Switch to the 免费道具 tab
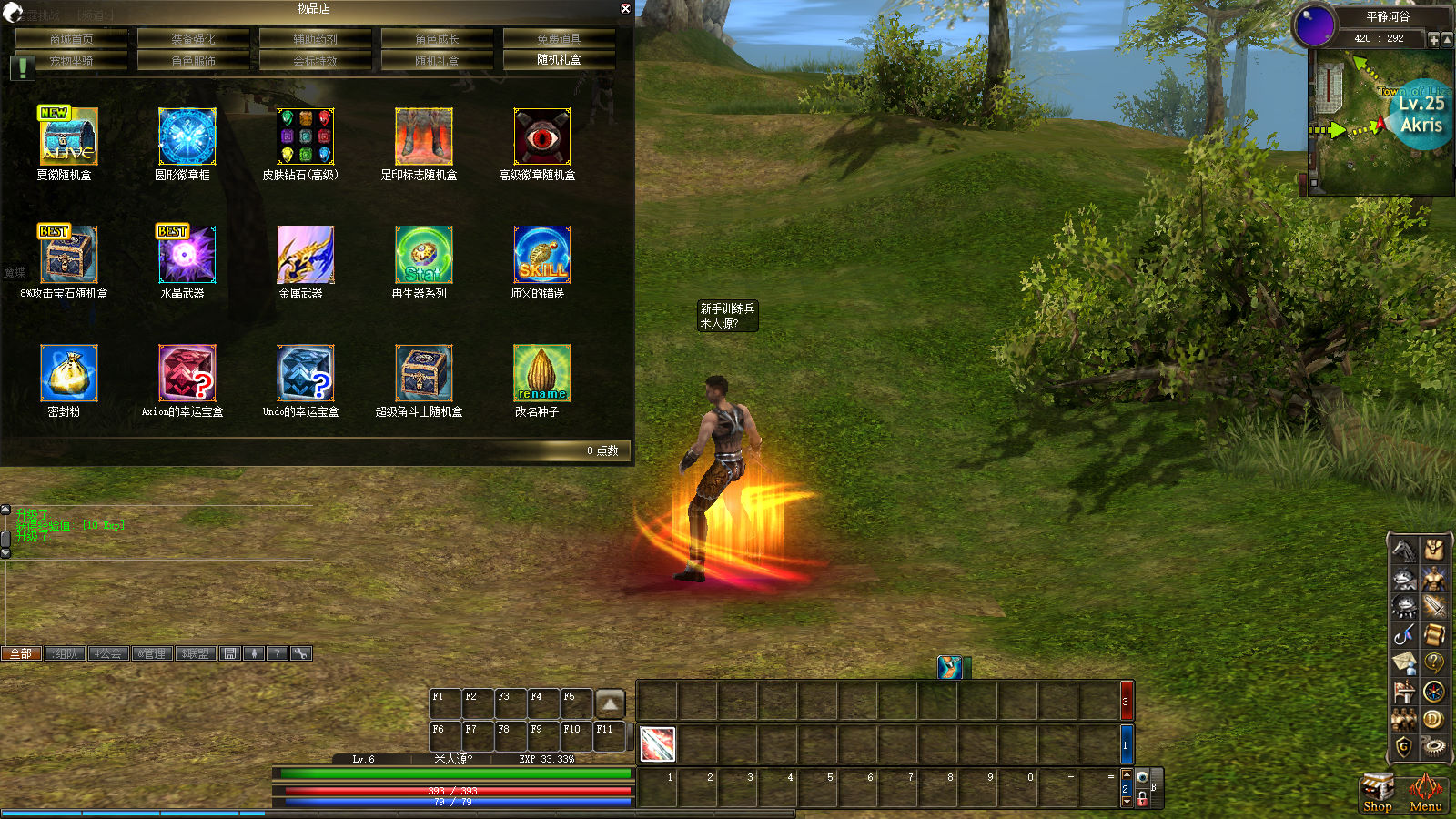Screen dimensions: 1456x819 (559, 38)
